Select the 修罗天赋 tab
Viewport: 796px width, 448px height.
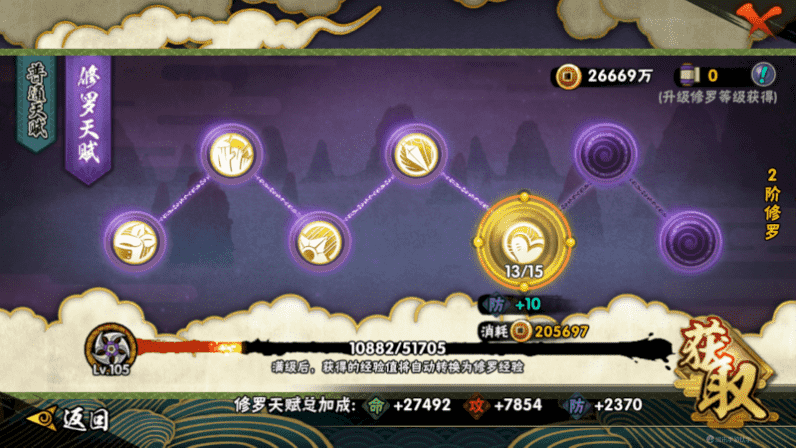pos(89,115)
